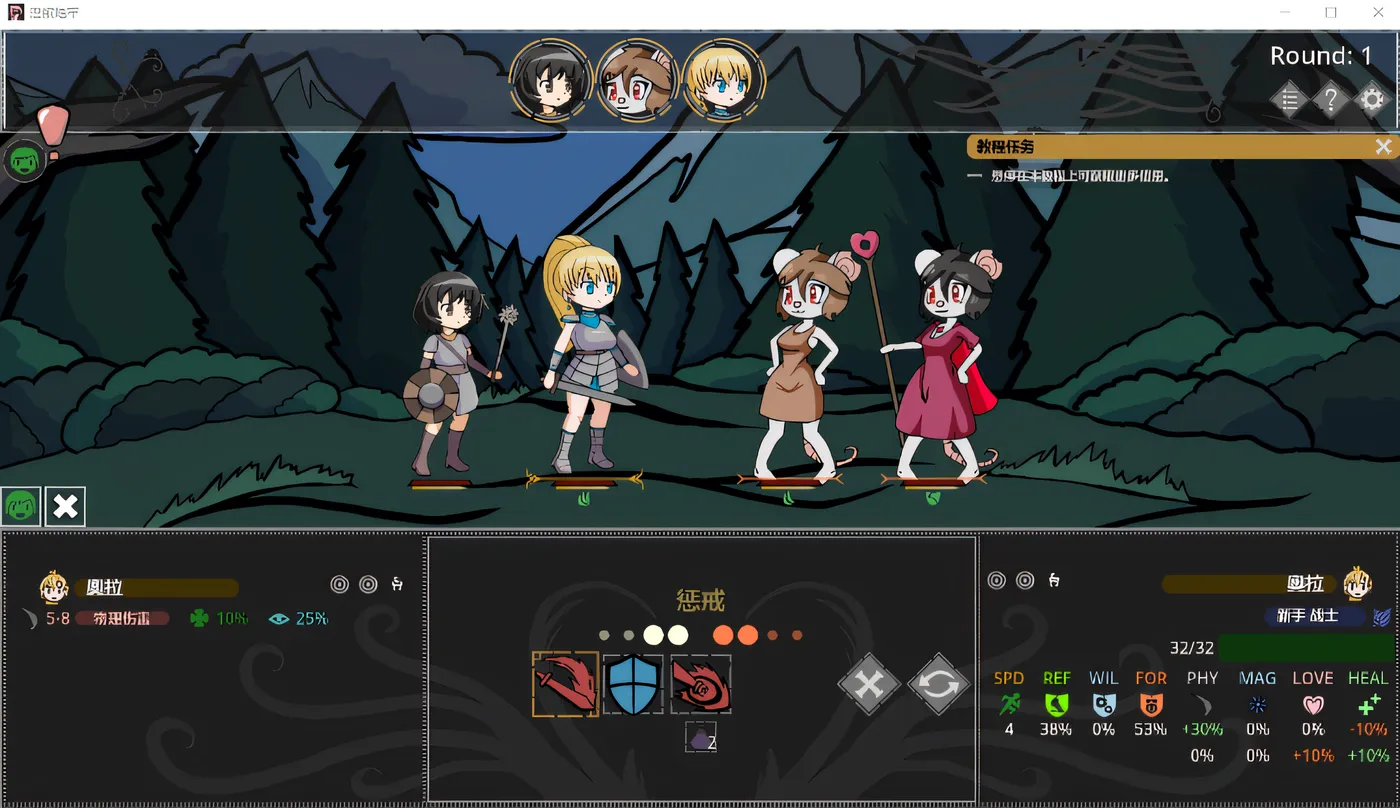Select the blonde character's portrait at top
The width and height of the screenshot is (1400, 808).
click(724, 80)
